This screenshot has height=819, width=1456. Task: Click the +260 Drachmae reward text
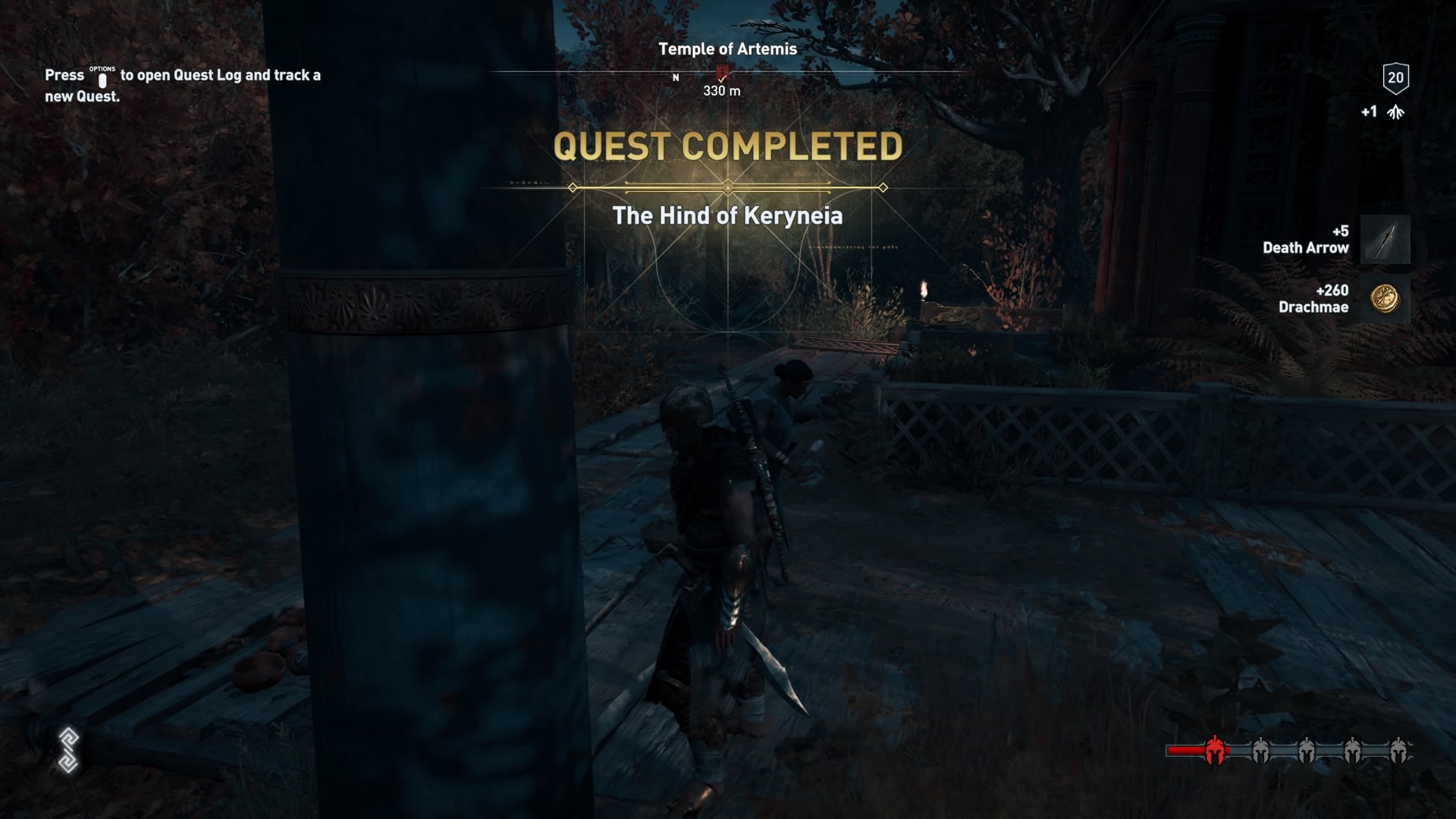coord(1313,300)
